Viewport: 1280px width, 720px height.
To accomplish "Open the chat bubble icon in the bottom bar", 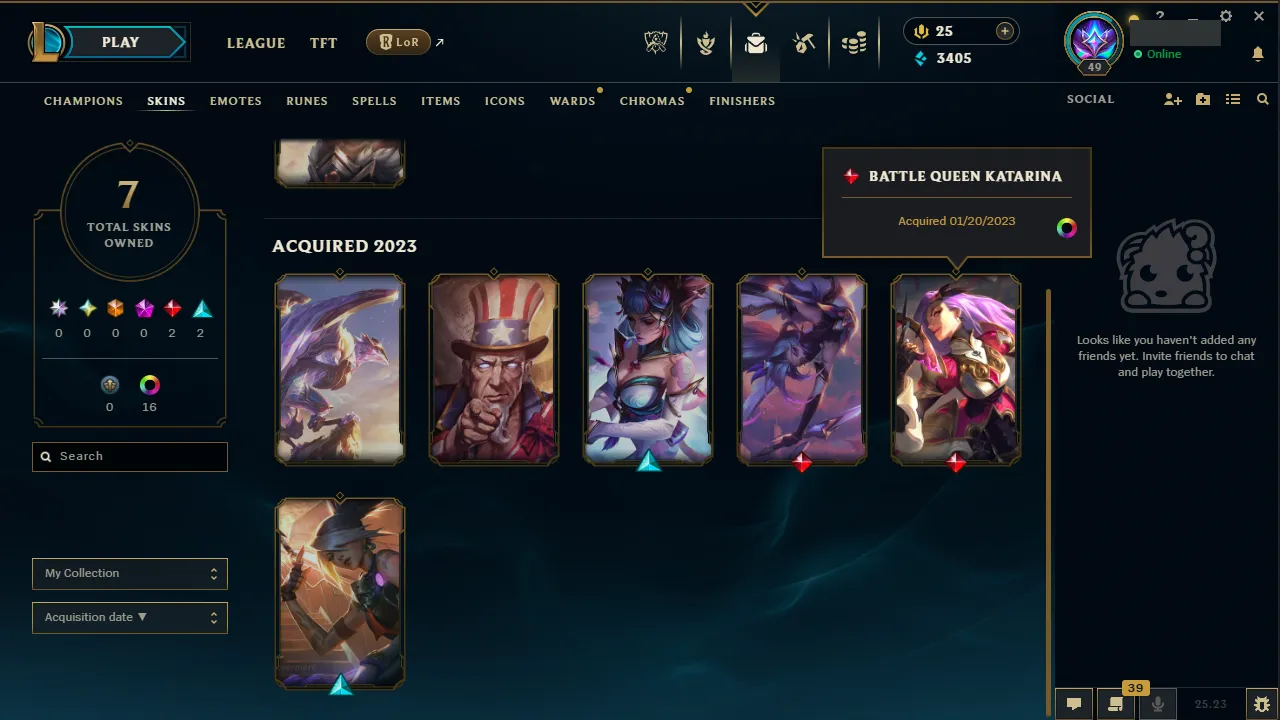I will coord(1073,703).
